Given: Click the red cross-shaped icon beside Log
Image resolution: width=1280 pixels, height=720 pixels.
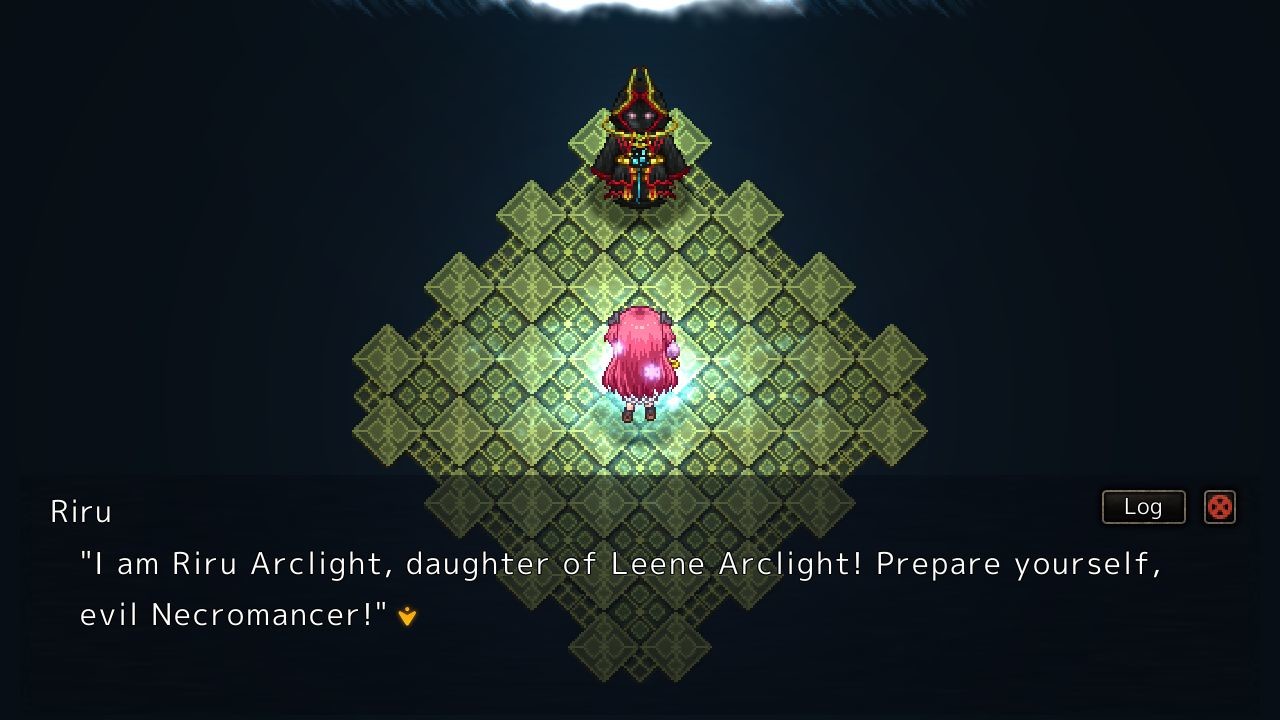Looking at the screenshot, I should tap(1219, 508).
